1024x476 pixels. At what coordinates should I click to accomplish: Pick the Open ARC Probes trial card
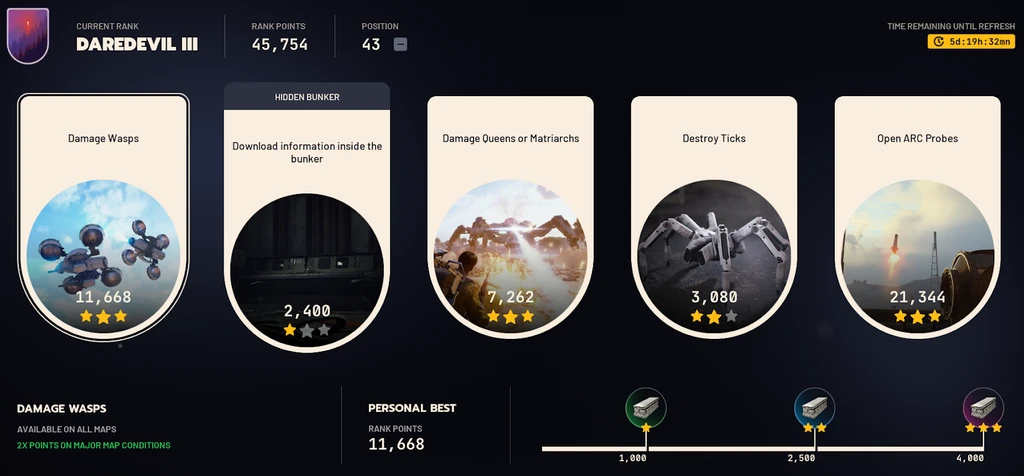tap(917, 215)
